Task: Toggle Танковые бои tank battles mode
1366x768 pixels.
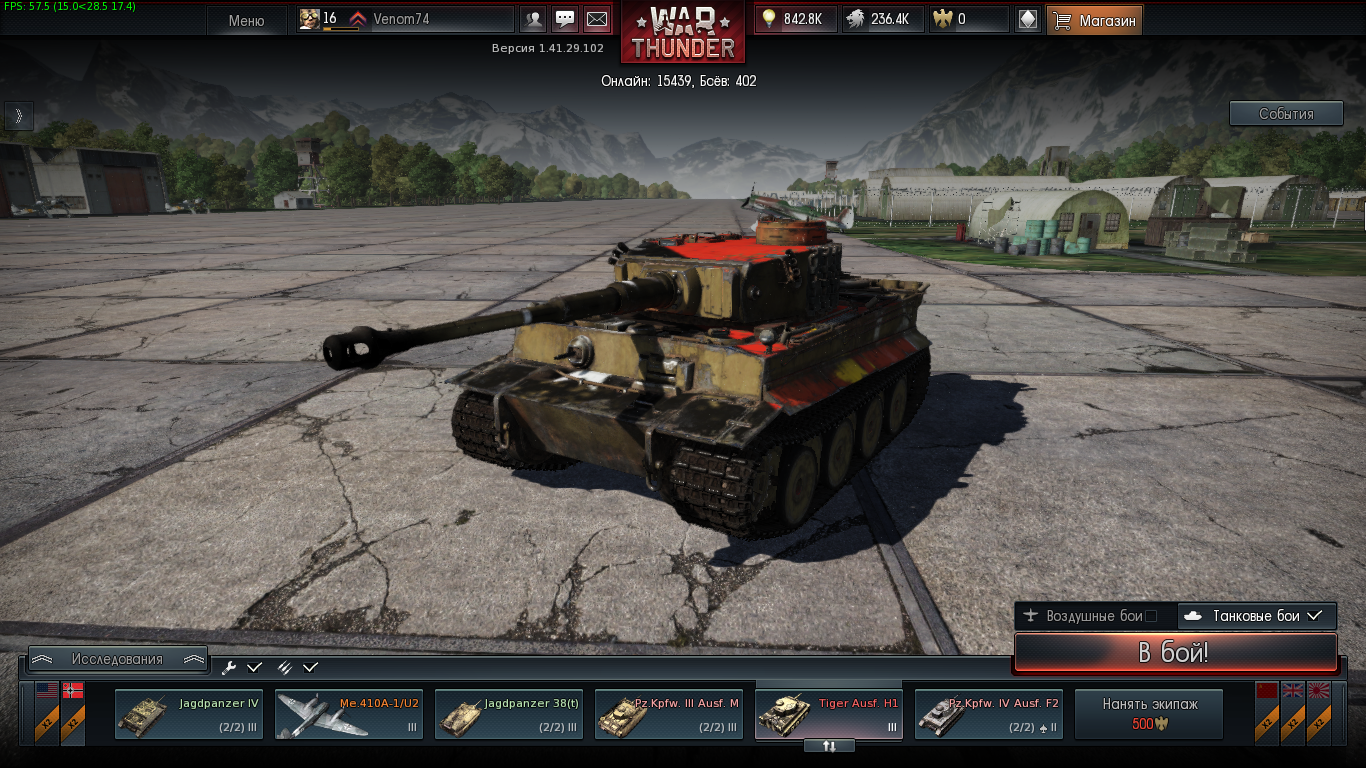Action: point(1257,616)
